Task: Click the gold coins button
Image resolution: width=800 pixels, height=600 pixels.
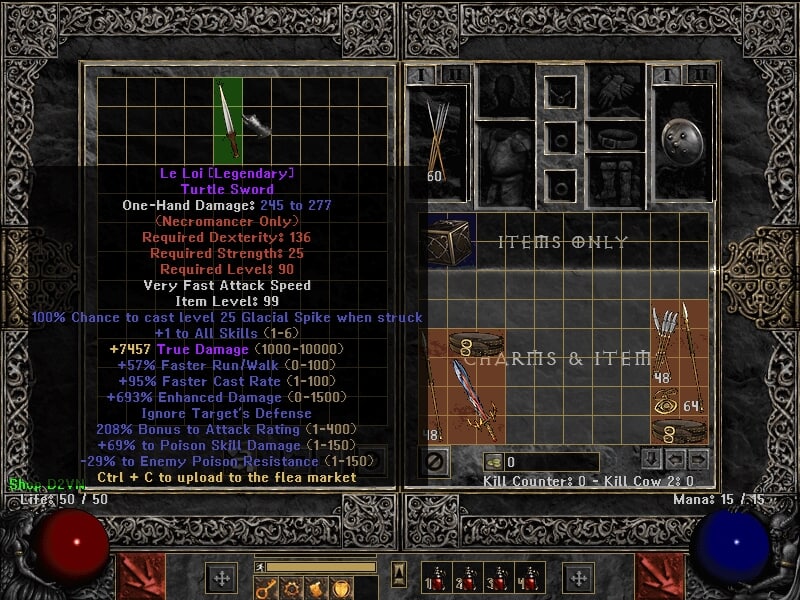Action: tap(493, 462)
